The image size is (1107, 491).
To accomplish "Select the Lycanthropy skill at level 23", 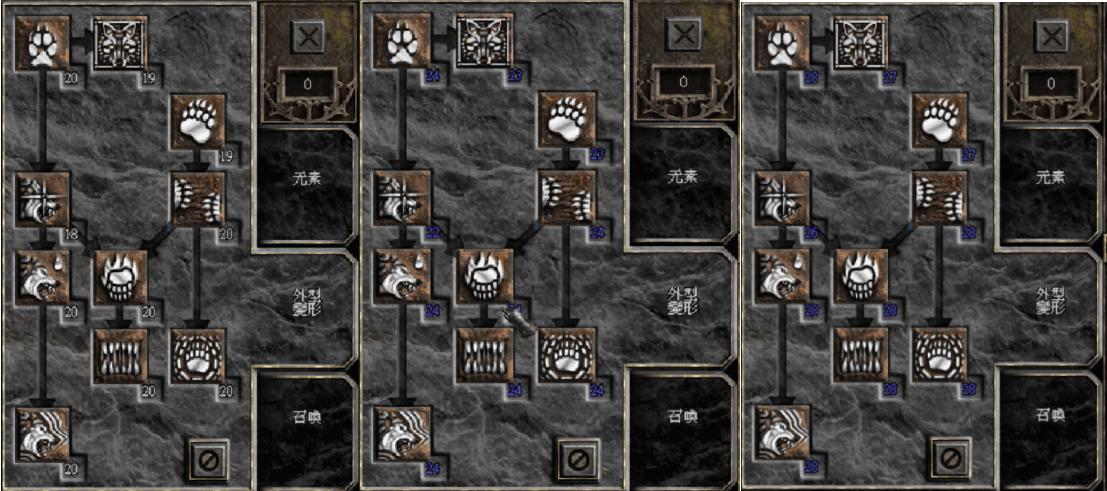I will pos(486,41).
